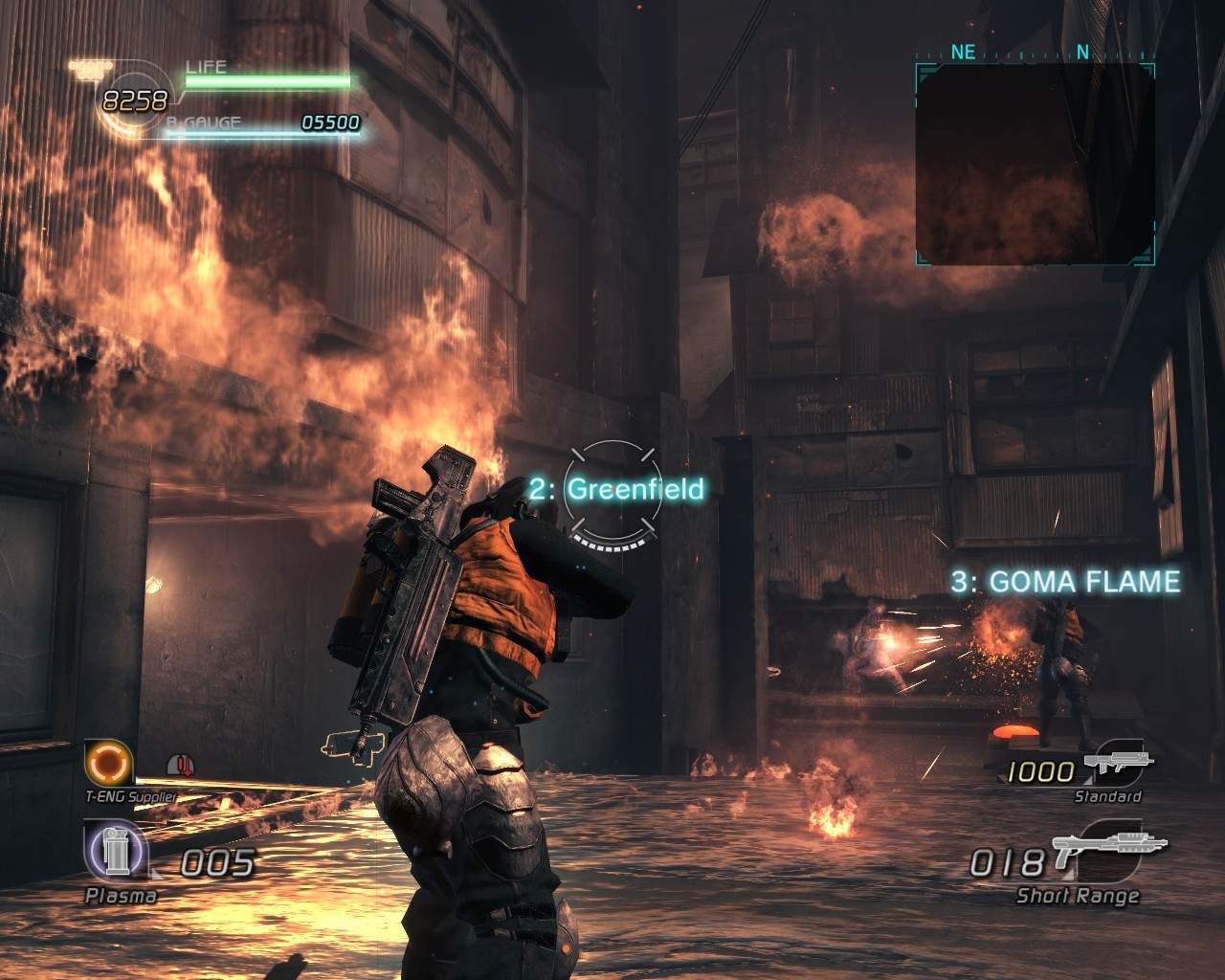Choose the Plasma grenade icon

coord(114,851)
